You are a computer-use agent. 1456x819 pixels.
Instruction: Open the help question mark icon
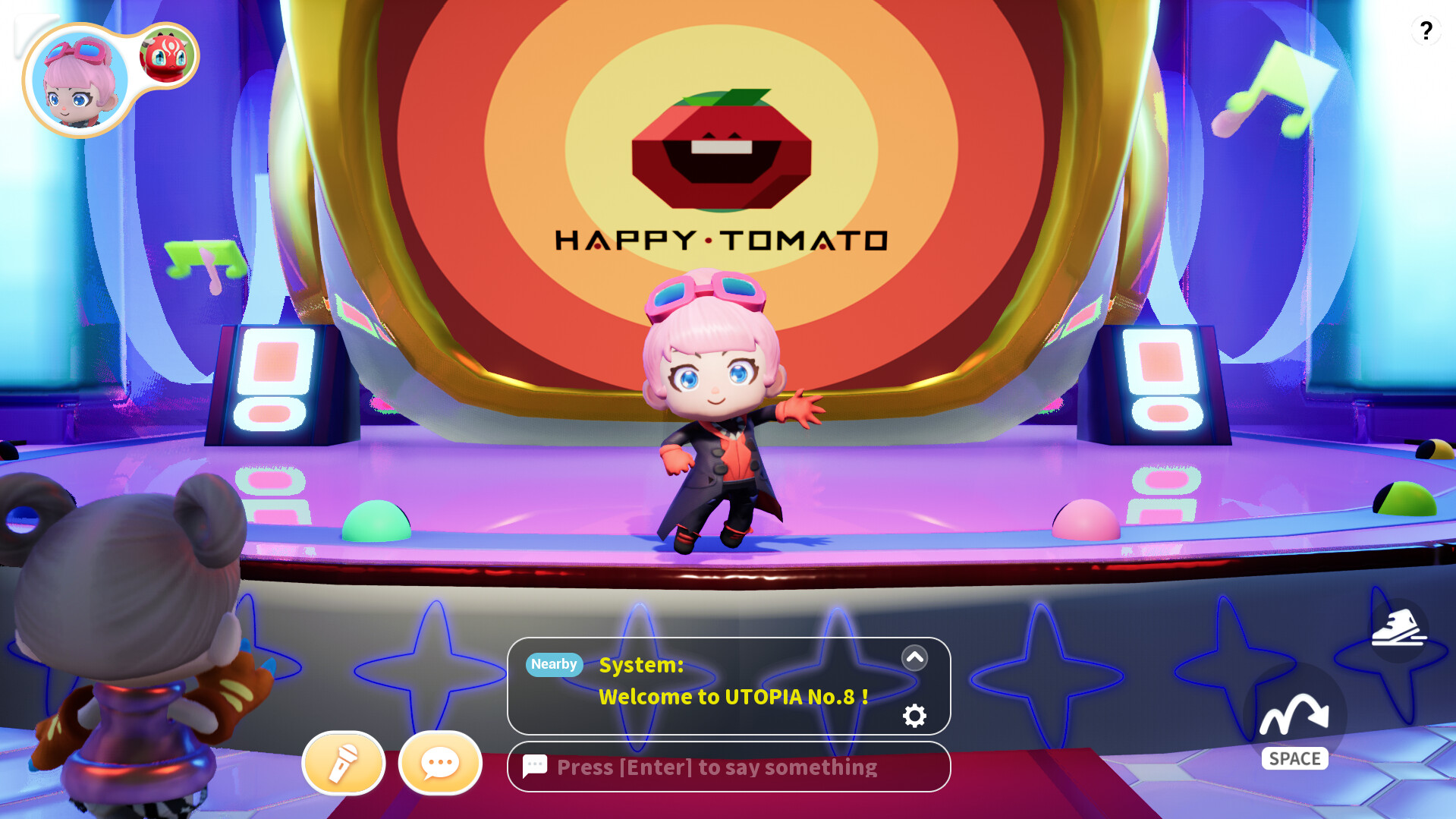click(1426, 31)
